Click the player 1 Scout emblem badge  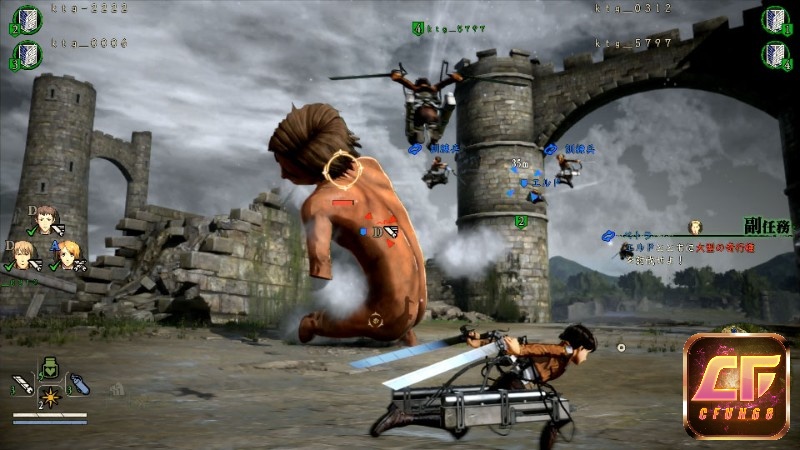tap(773, 19)
